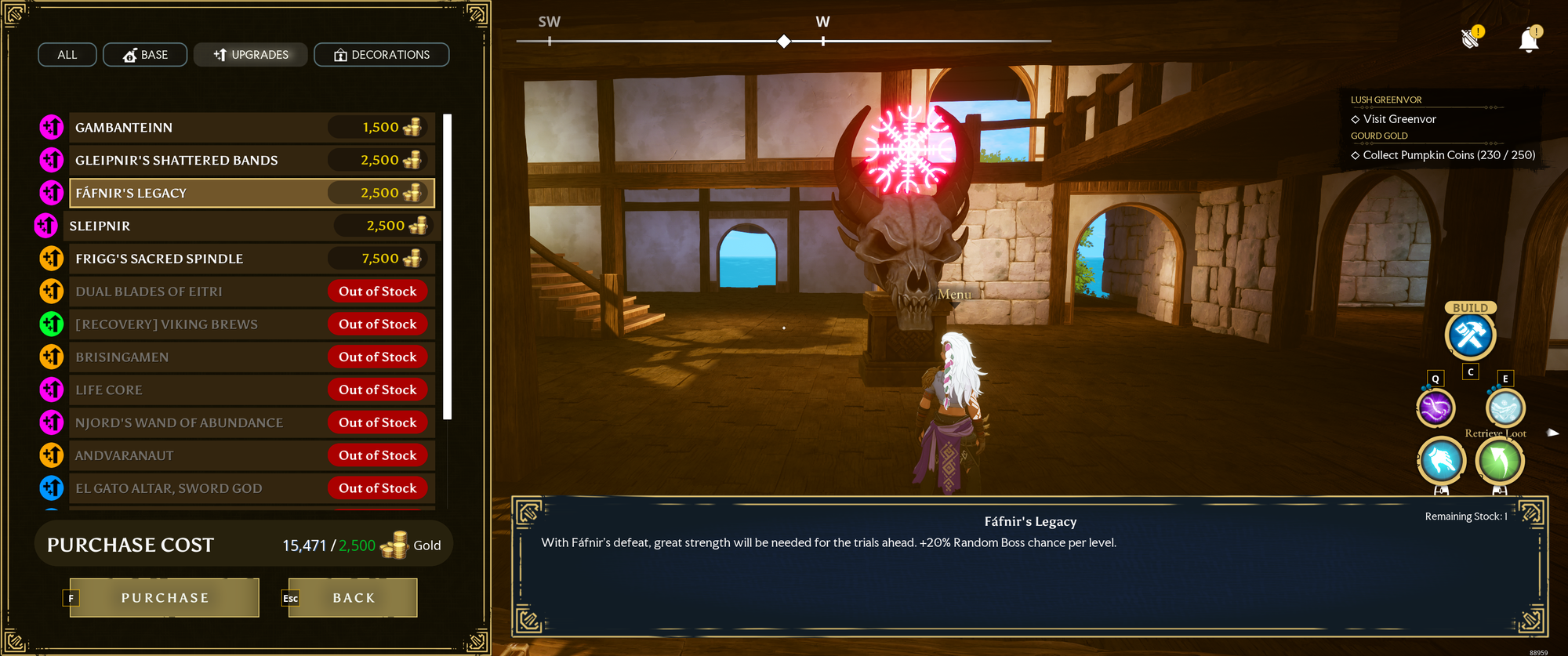Select the UPGRADES tab

click(251, 55)
